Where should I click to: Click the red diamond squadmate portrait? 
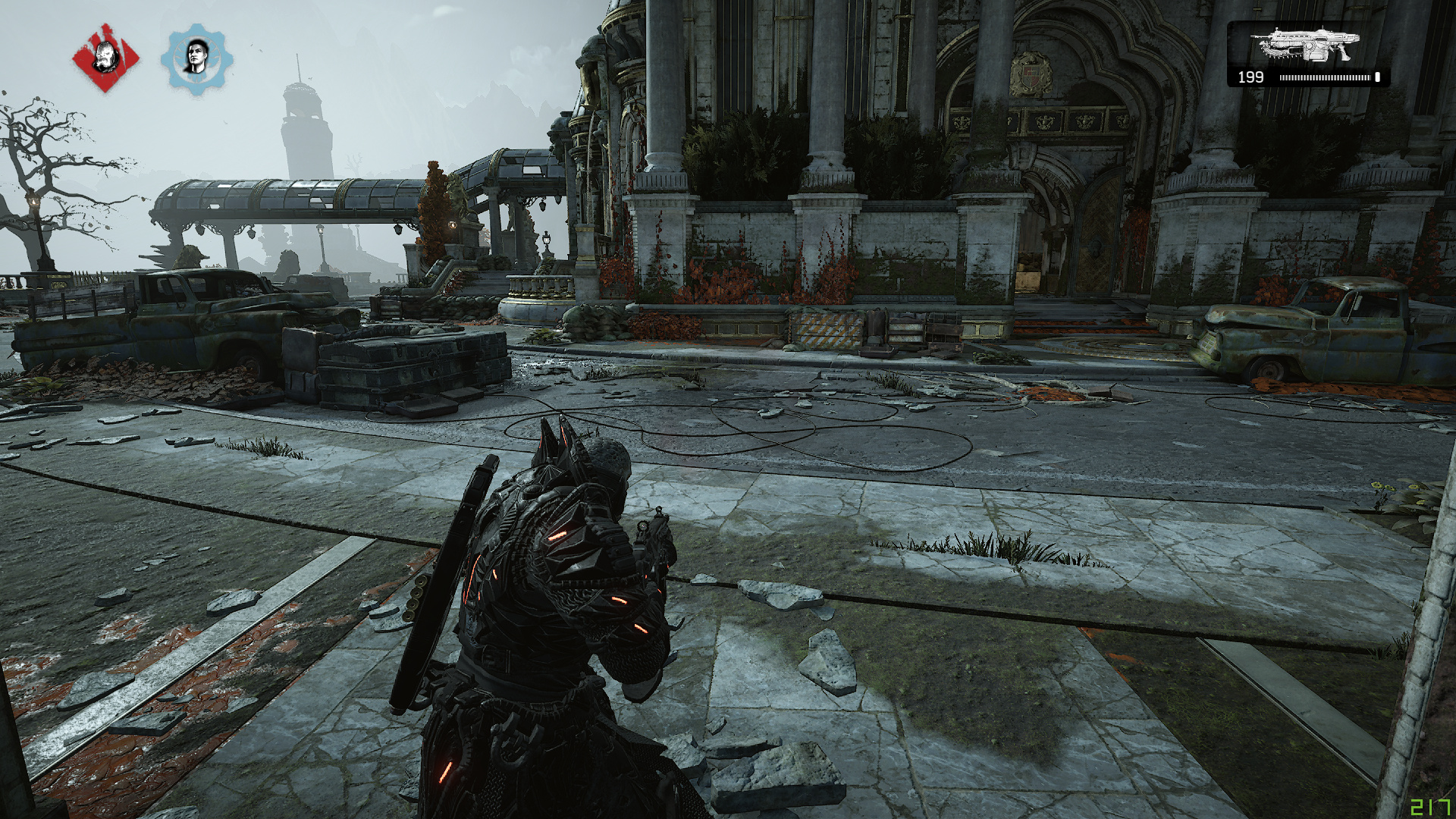coord(106,58)
